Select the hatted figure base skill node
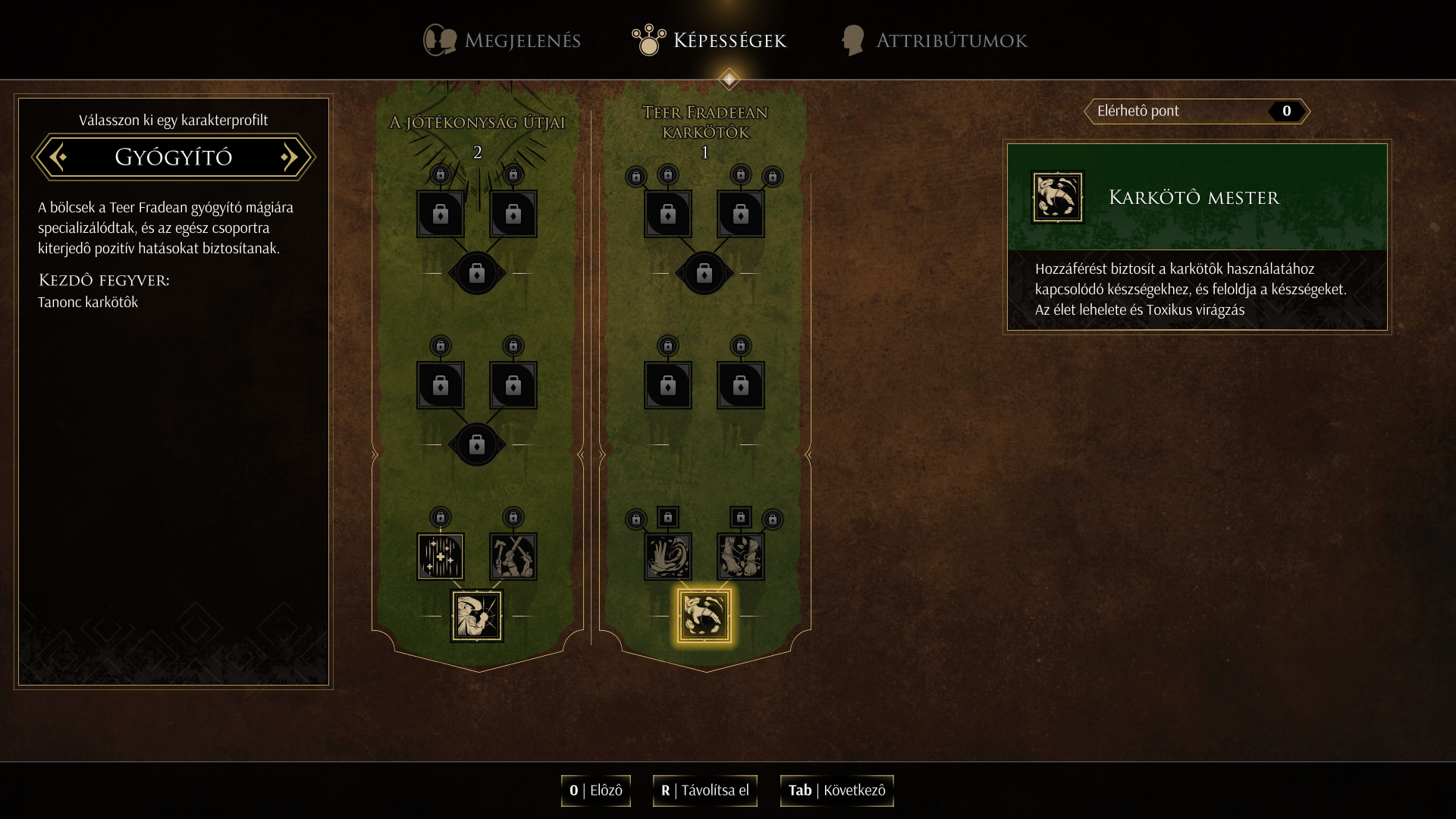The image size is (1456, 819). [477, 616]
